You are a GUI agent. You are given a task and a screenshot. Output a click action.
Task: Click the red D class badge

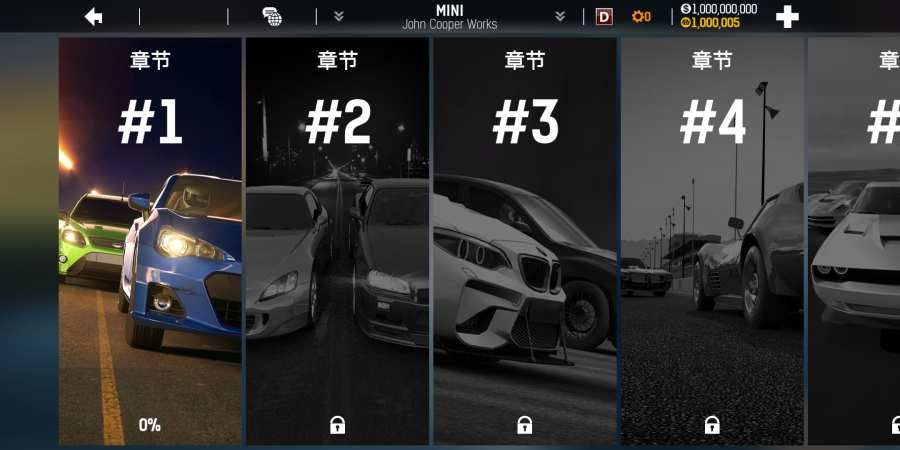pyautogui.click(x=604, y=16)
